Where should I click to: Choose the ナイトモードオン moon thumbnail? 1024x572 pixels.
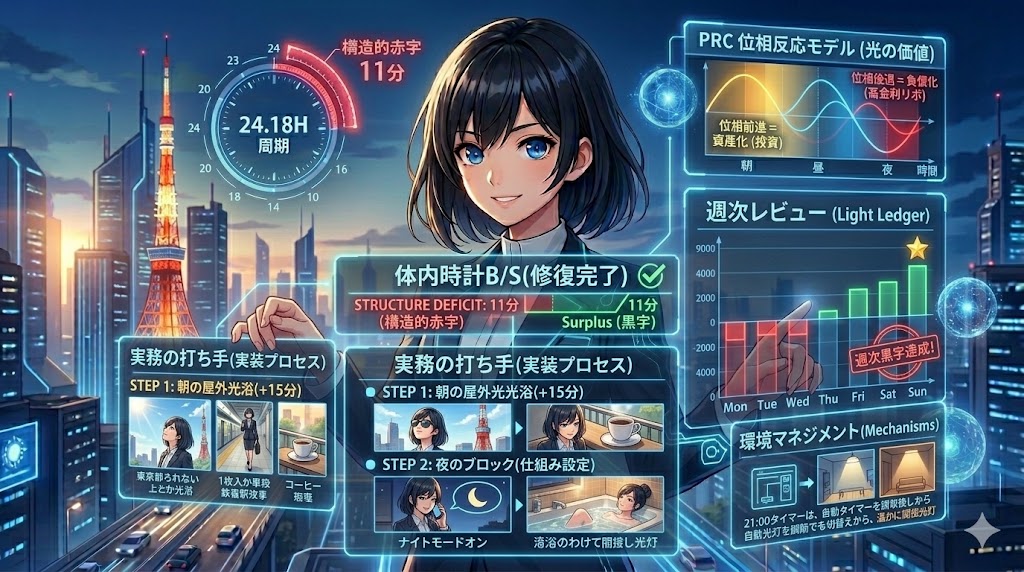441,504
